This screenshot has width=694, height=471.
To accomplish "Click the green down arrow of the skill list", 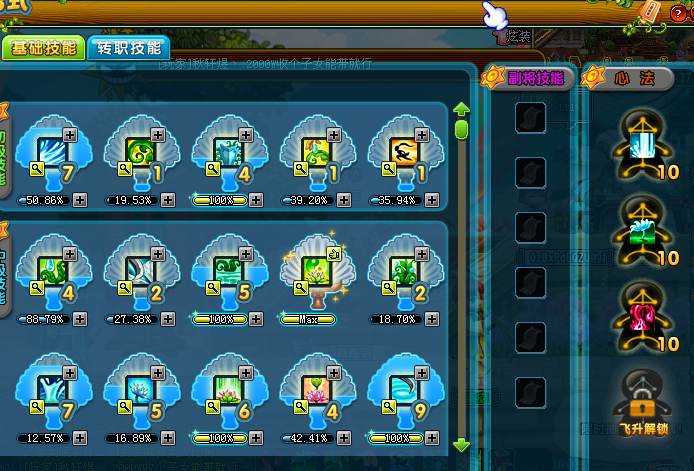I will point(461,445).
